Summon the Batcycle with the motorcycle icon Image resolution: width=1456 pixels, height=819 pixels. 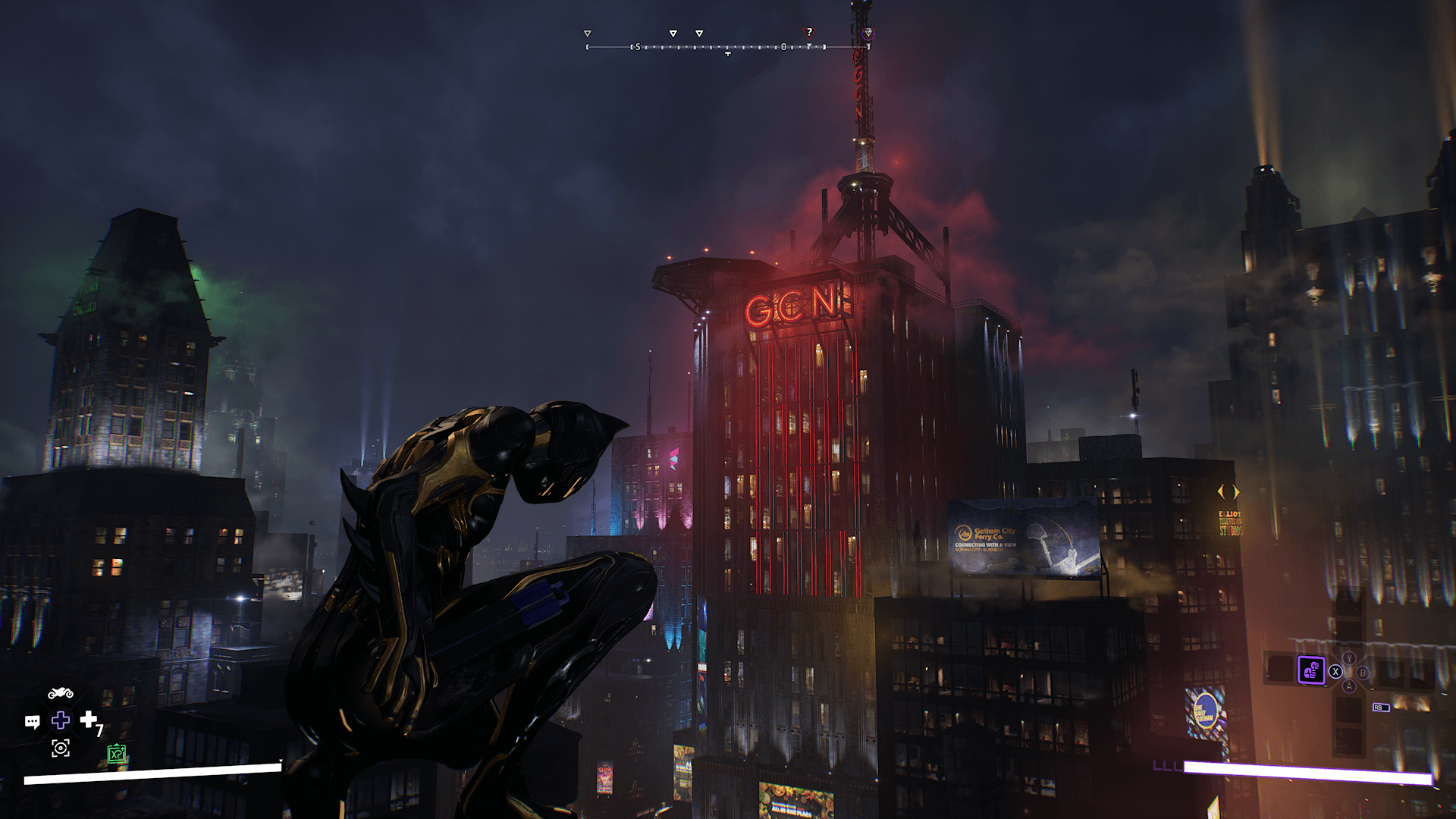61,694
